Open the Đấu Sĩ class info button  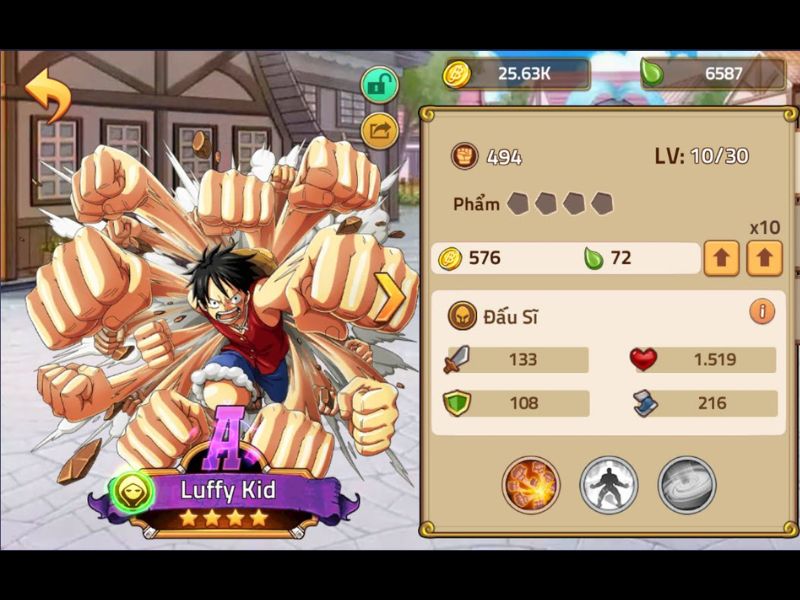[762, 311]
